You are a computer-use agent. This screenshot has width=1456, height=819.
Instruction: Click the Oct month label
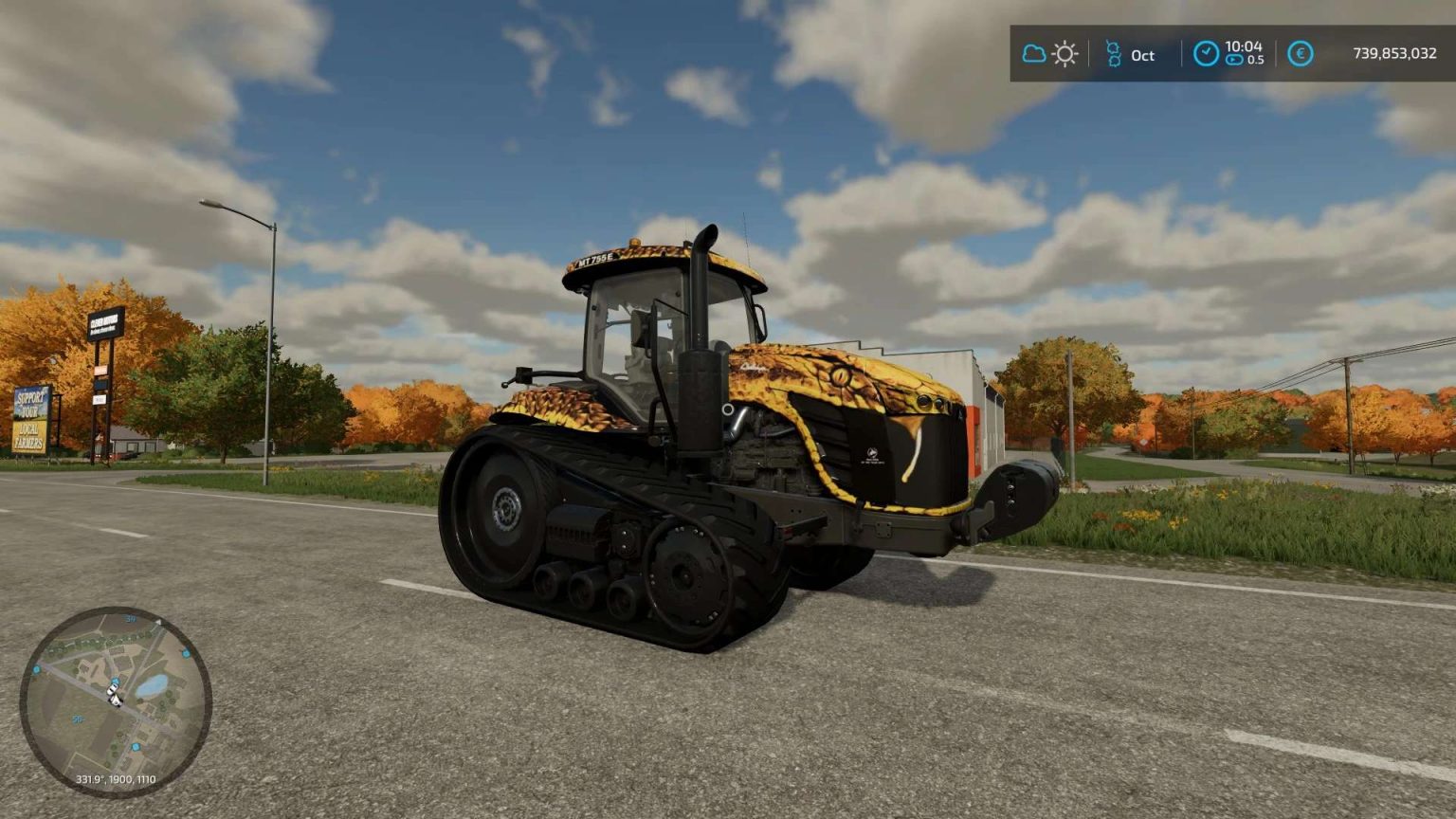click(1143, 57)
